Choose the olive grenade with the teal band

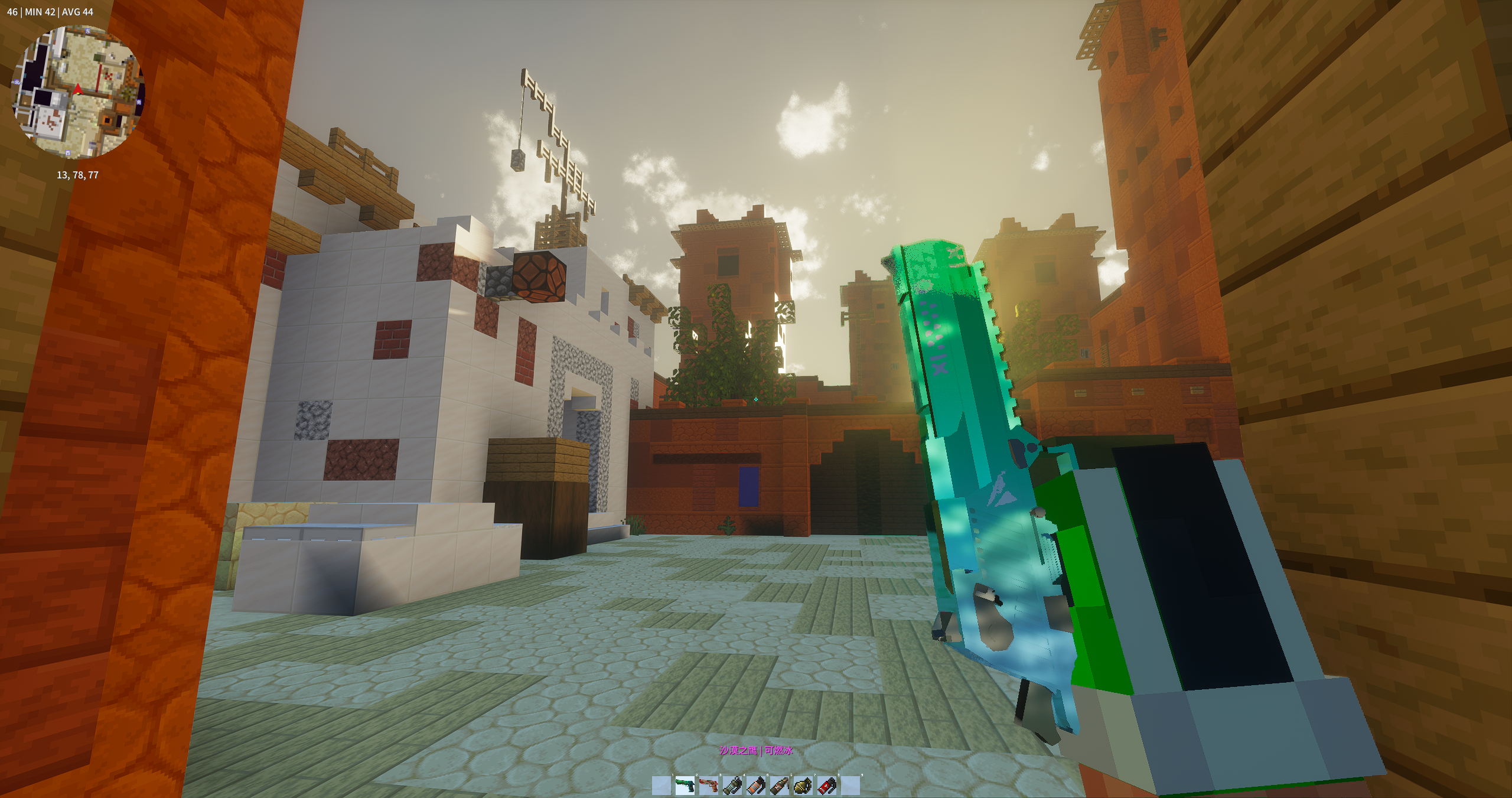click(732, 786)
